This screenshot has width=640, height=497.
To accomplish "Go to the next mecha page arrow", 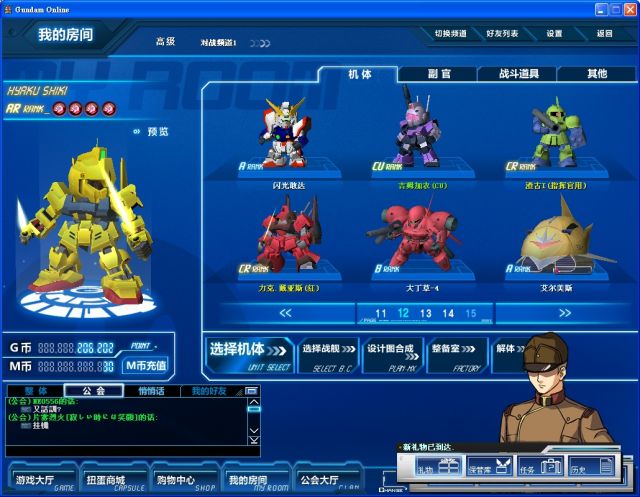I will pyautogui.click(x=565, y=313).
